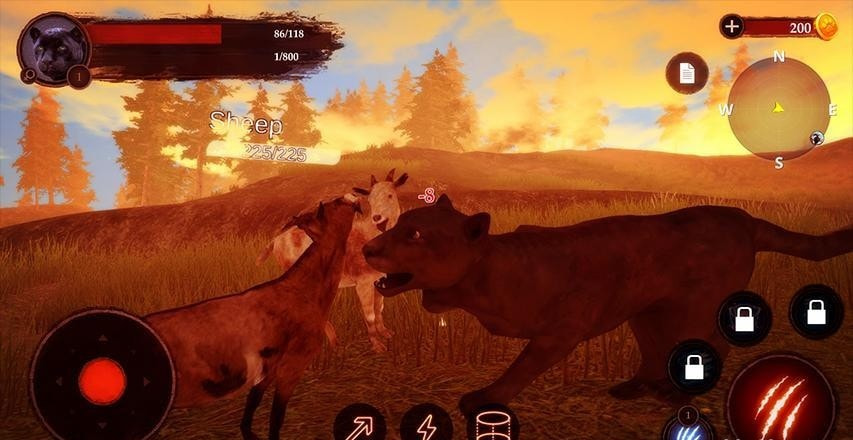853x440 pixels.
Task: Activate the blue claw skill icon
Action: click(688, 428)
